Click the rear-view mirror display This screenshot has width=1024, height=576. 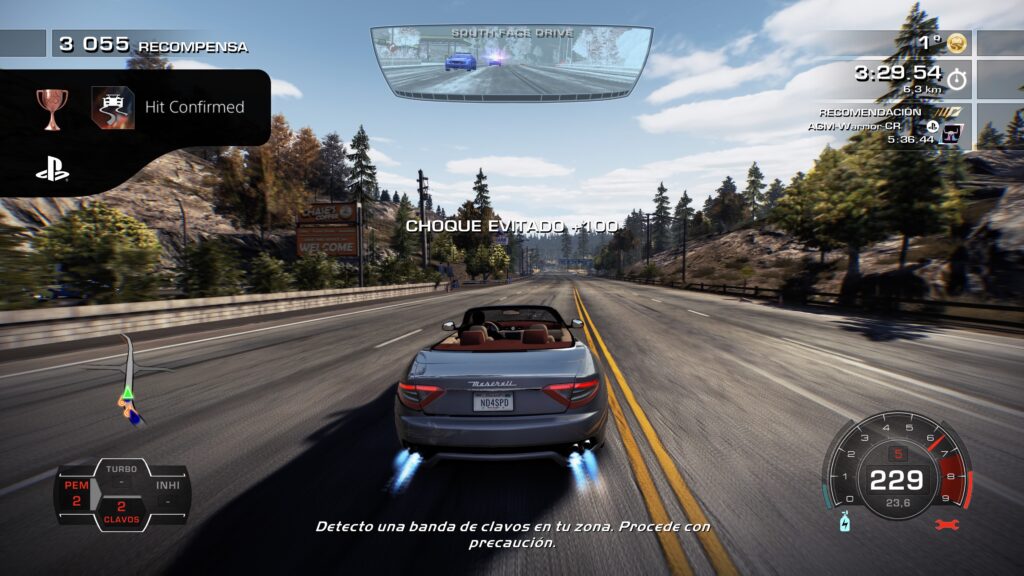coord(511,62)
